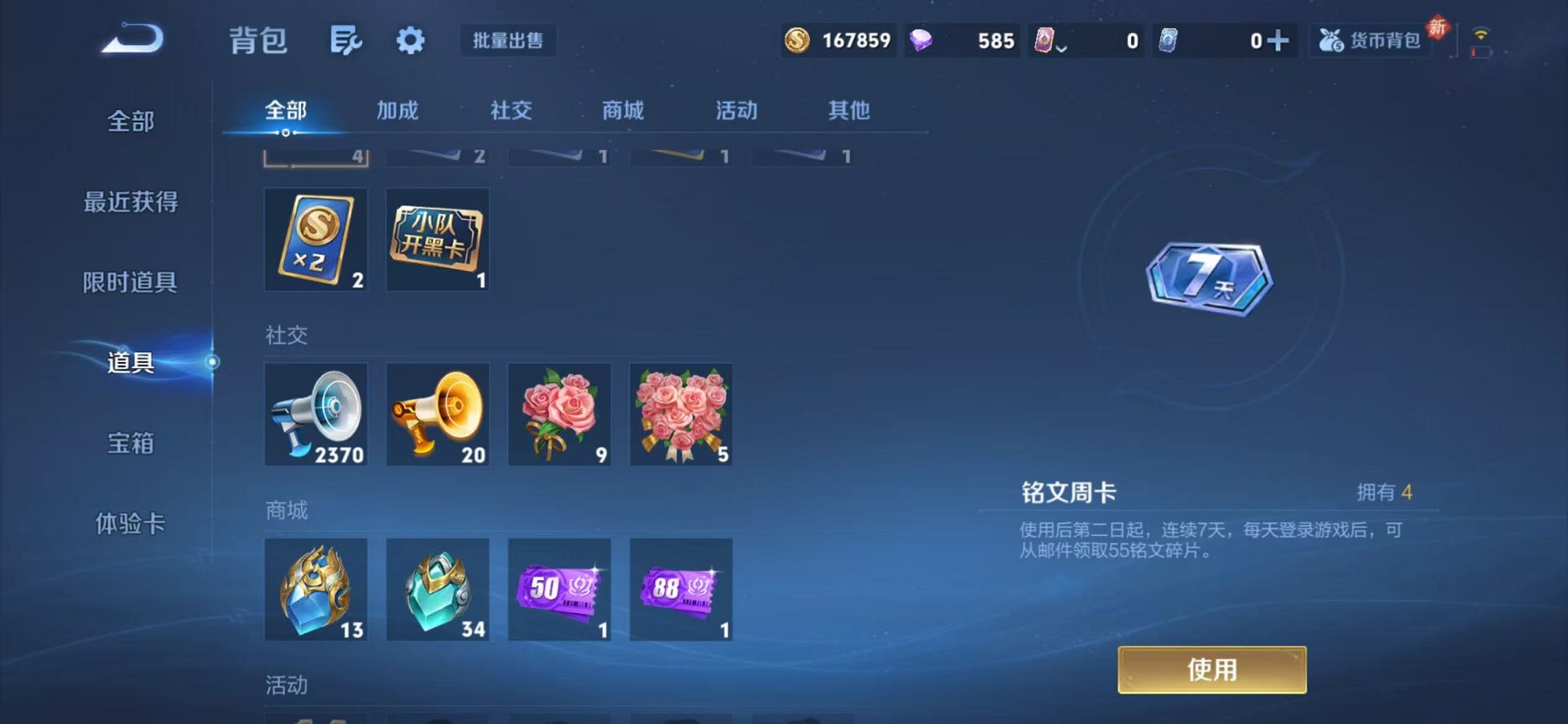Click the gold coin currency icon
1568x724 pixels.
(x=799, y=42)
